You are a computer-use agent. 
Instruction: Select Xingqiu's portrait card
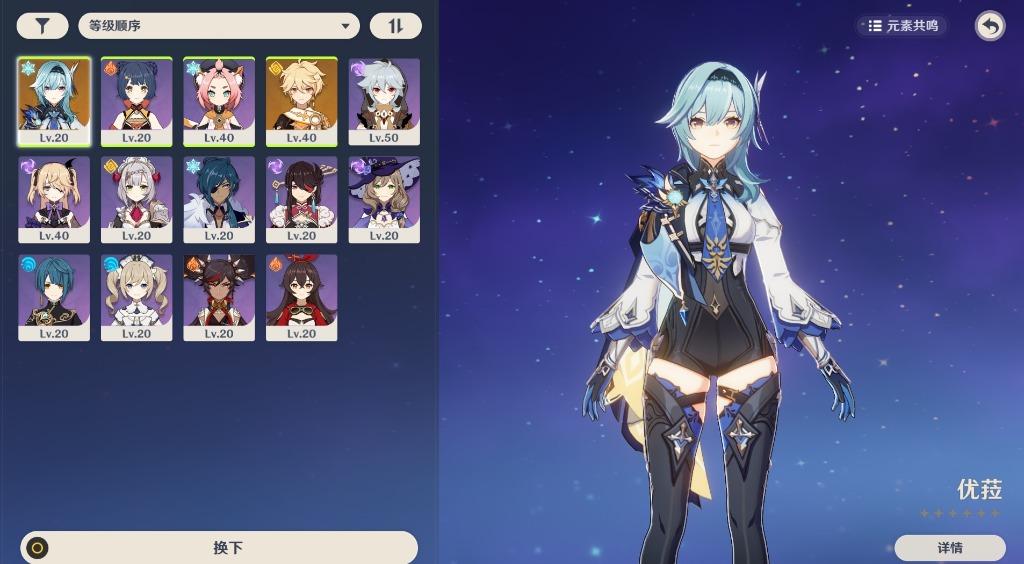(x=54, y=297)
